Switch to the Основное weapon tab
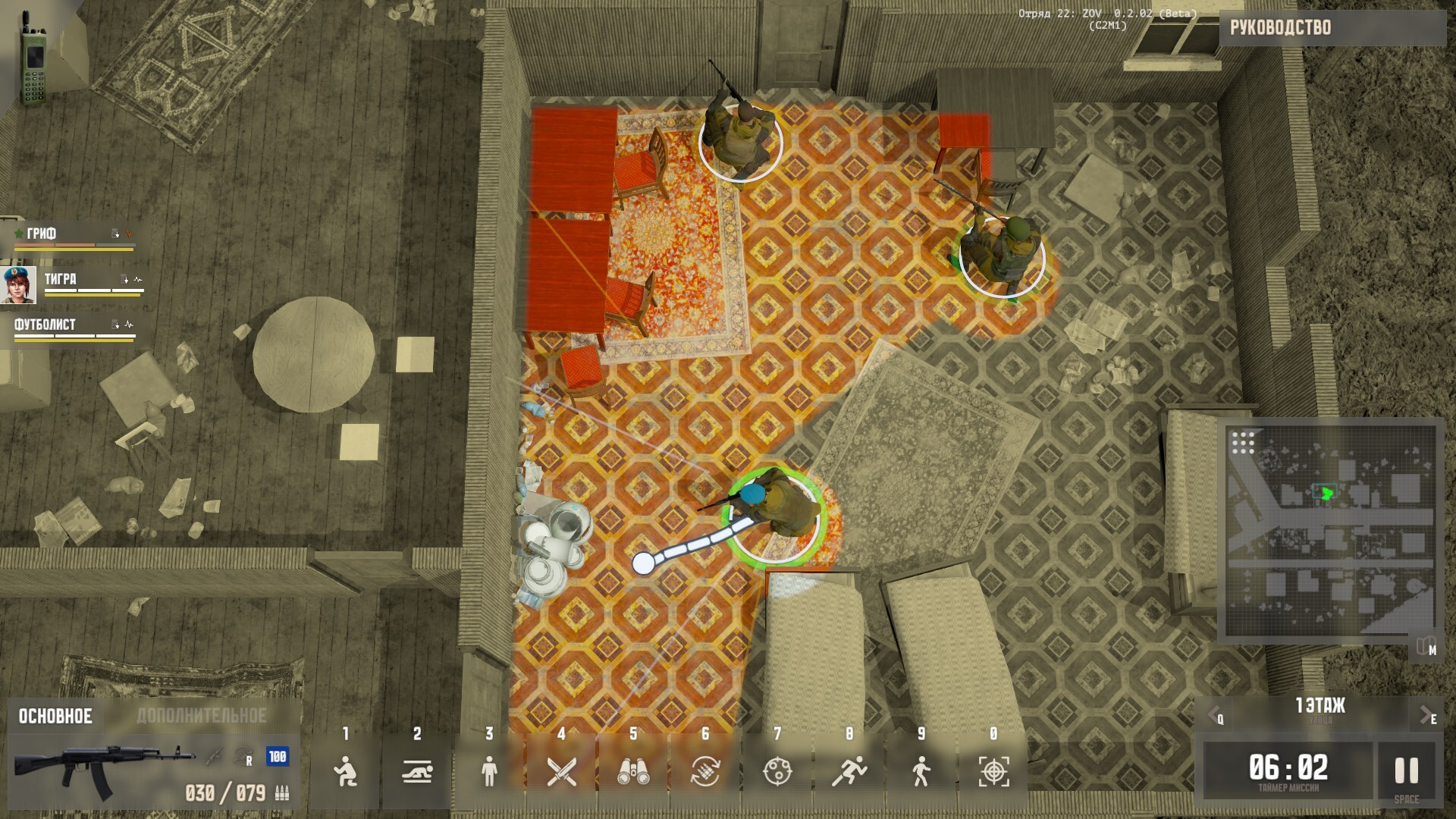Screen dimensions: 1456x819 coord(55,717)
